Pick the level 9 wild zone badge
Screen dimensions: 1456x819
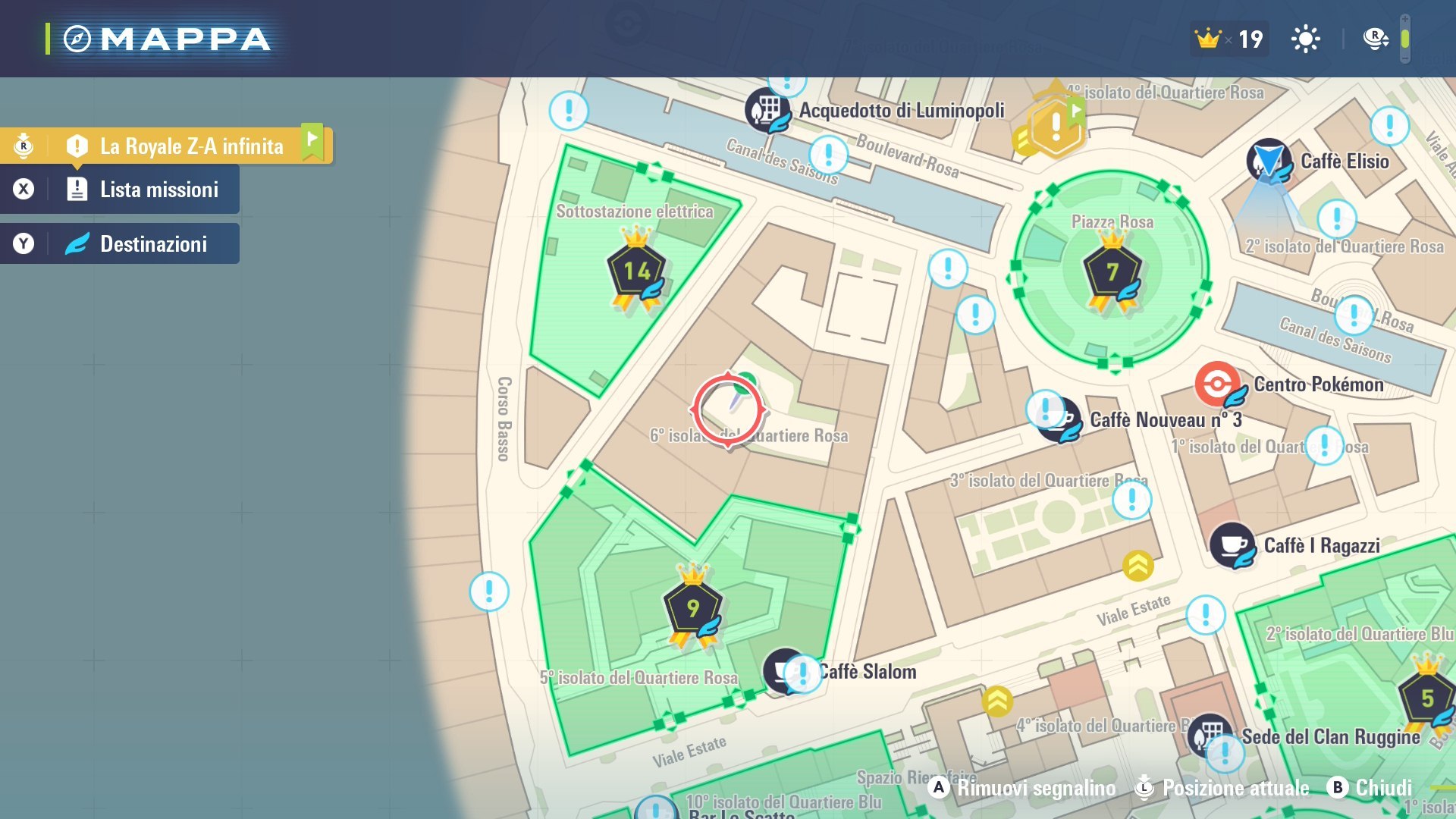tap(692, 608)
